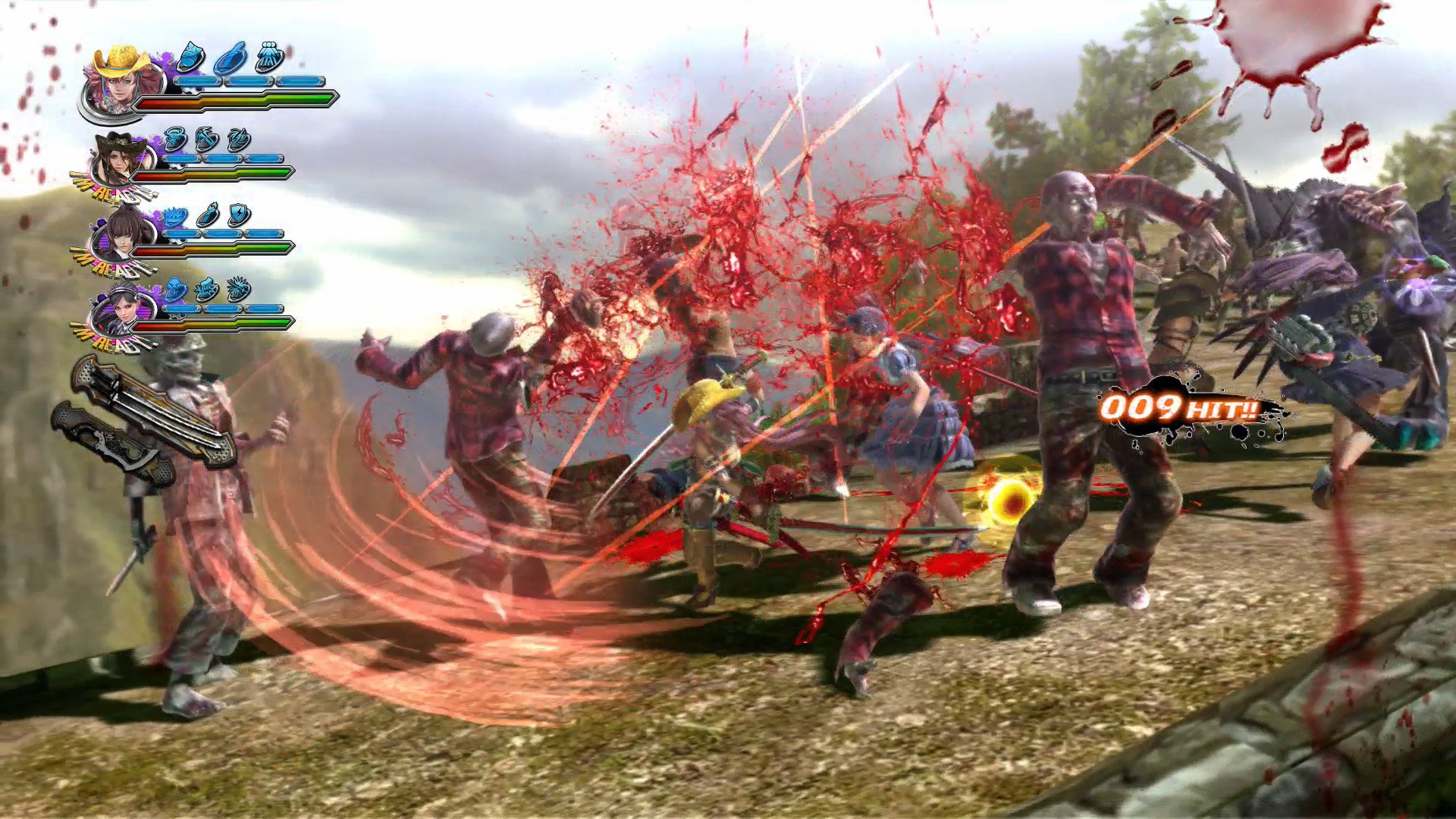1456x819 pixels.
Task: Select the lightning shield icon for the third character
Action: tap(238, 213)
